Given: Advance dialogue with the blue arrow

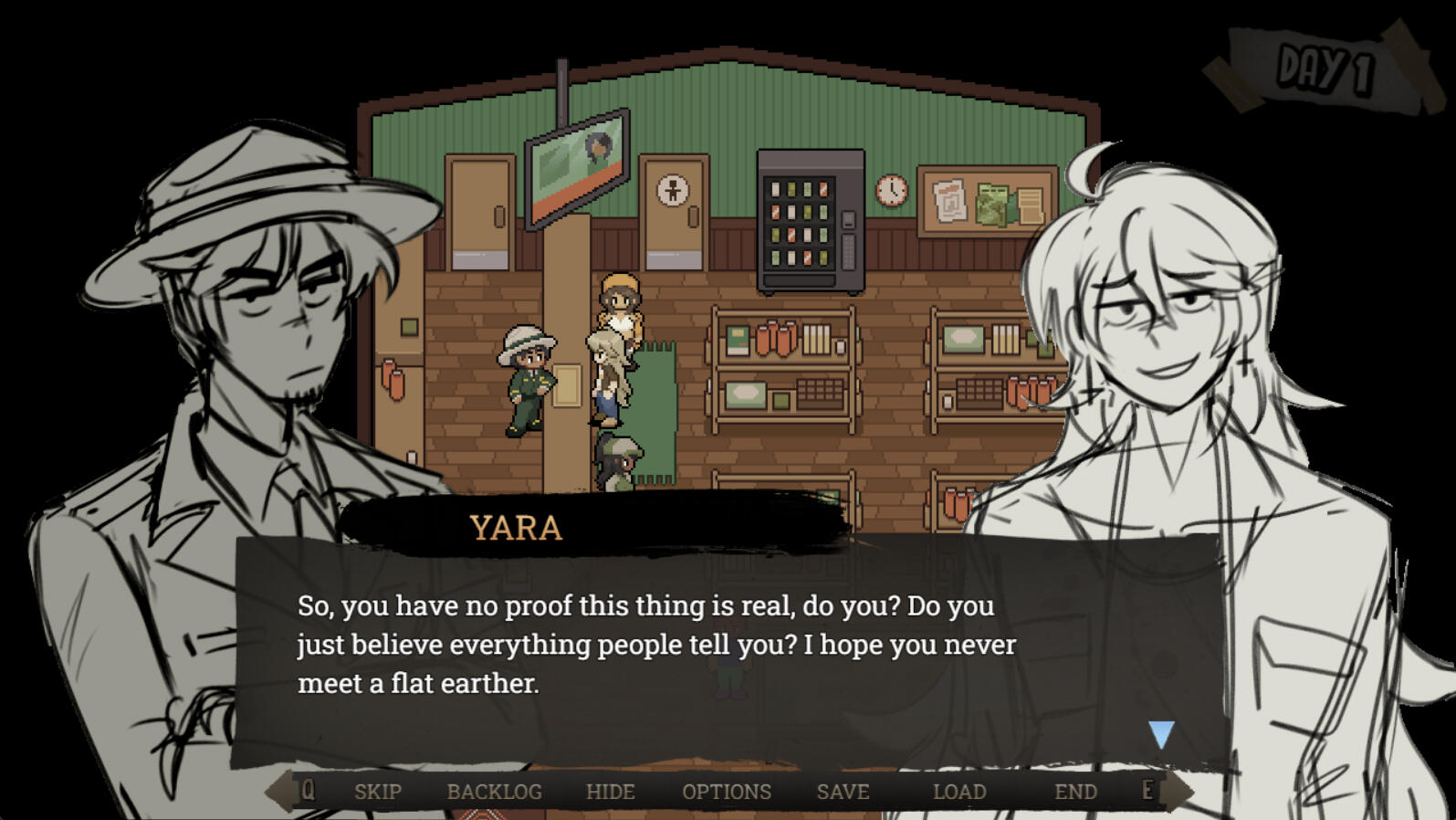Looking at the screenshot, I should 1161,734.
